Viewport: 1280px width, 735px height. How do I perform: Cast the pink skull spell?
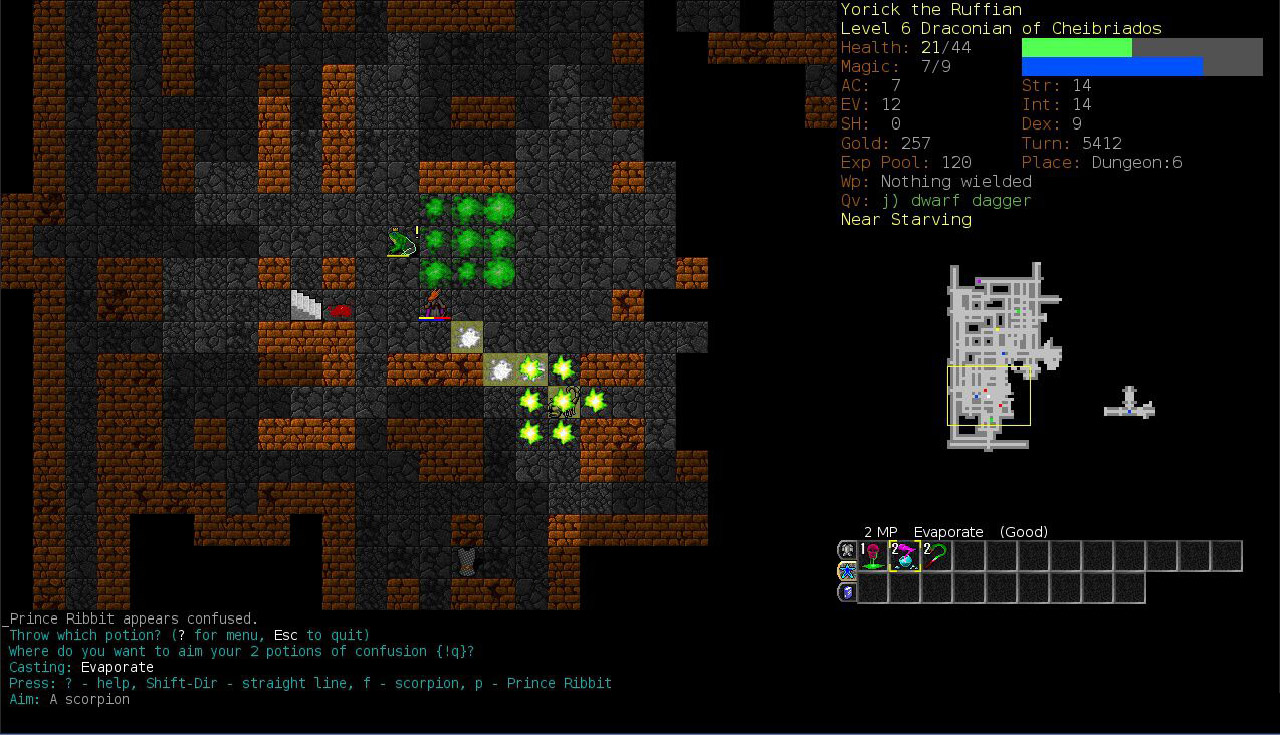pos(873,556)
